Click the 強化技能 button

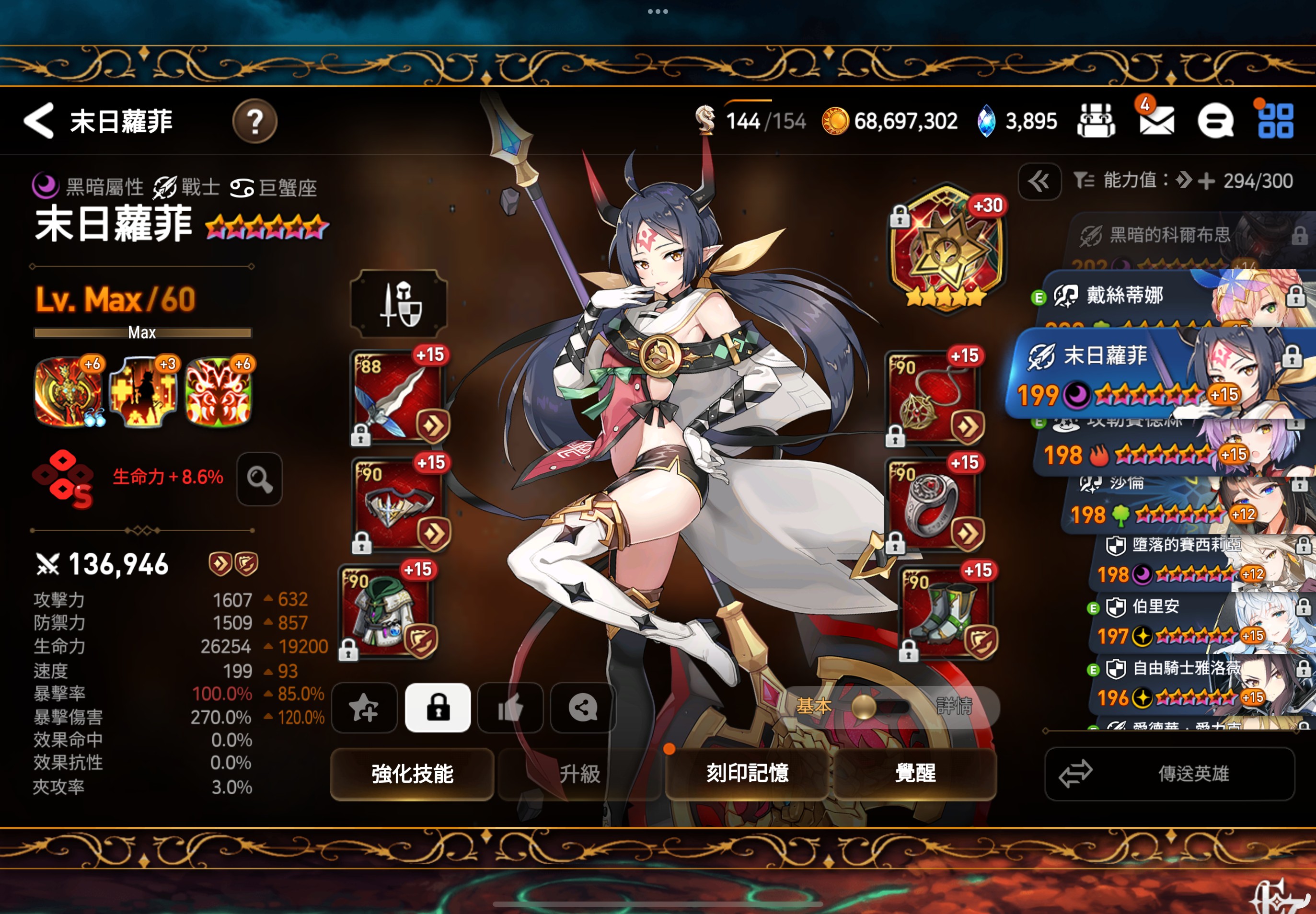412,774
